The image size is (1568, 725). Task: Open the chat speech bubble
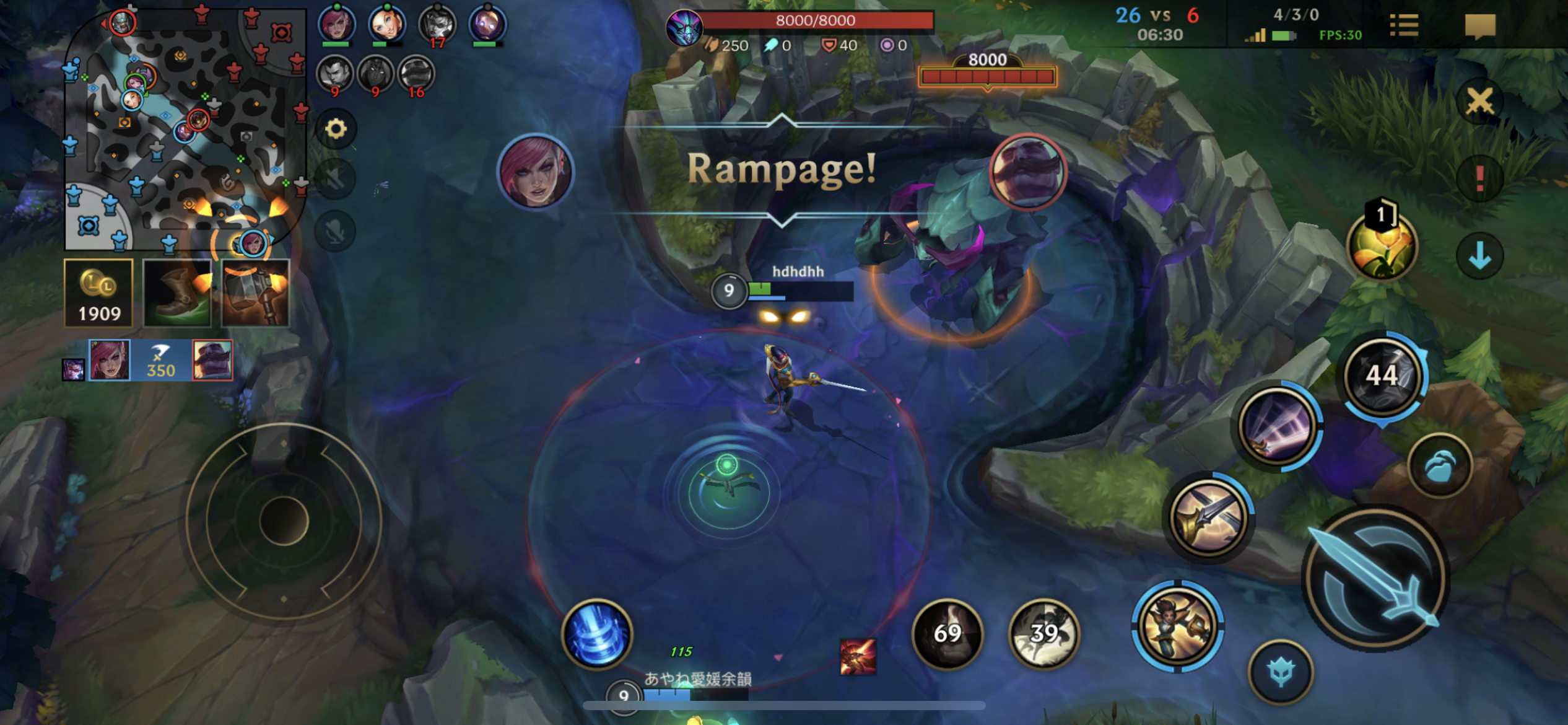point(1480,26)
